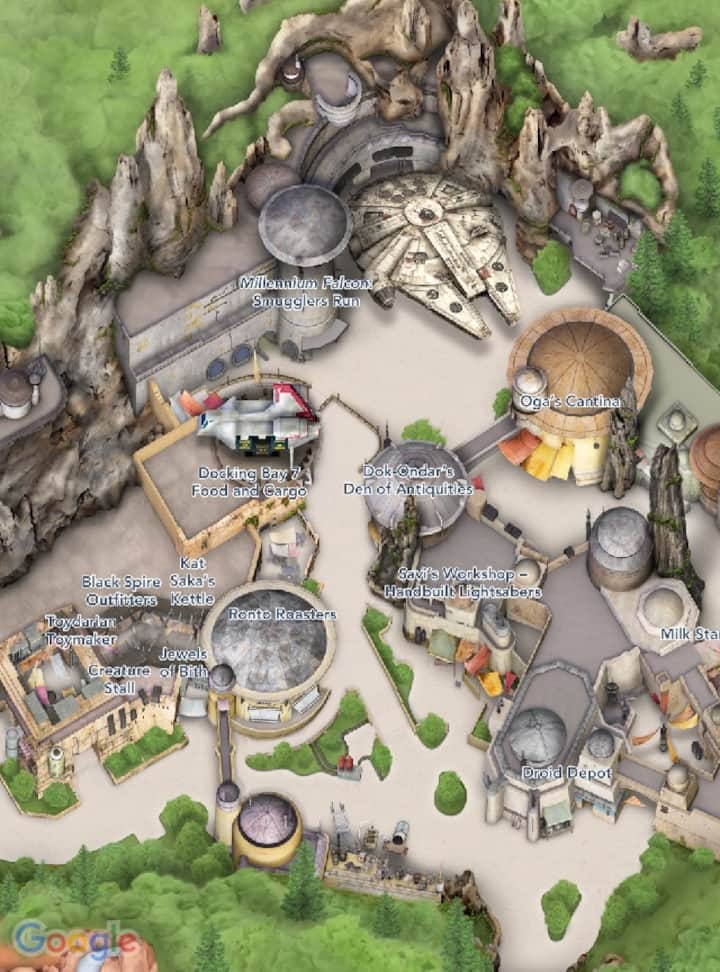Open the Jewels of Bith label
Screen dimensions: 720x972
183,662
